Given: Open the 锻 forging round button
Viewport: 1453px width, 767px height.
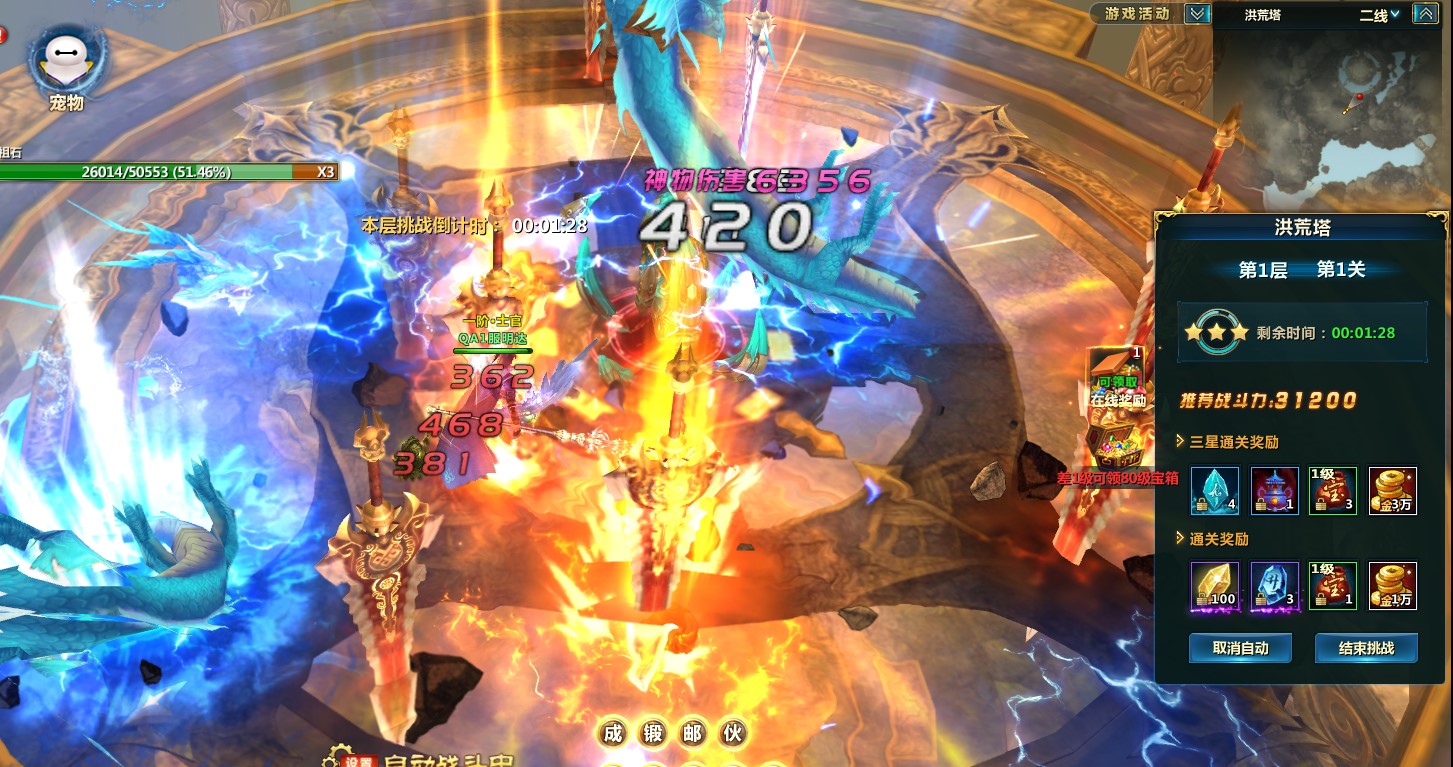Looking at the screenshot, I should 653,734.
